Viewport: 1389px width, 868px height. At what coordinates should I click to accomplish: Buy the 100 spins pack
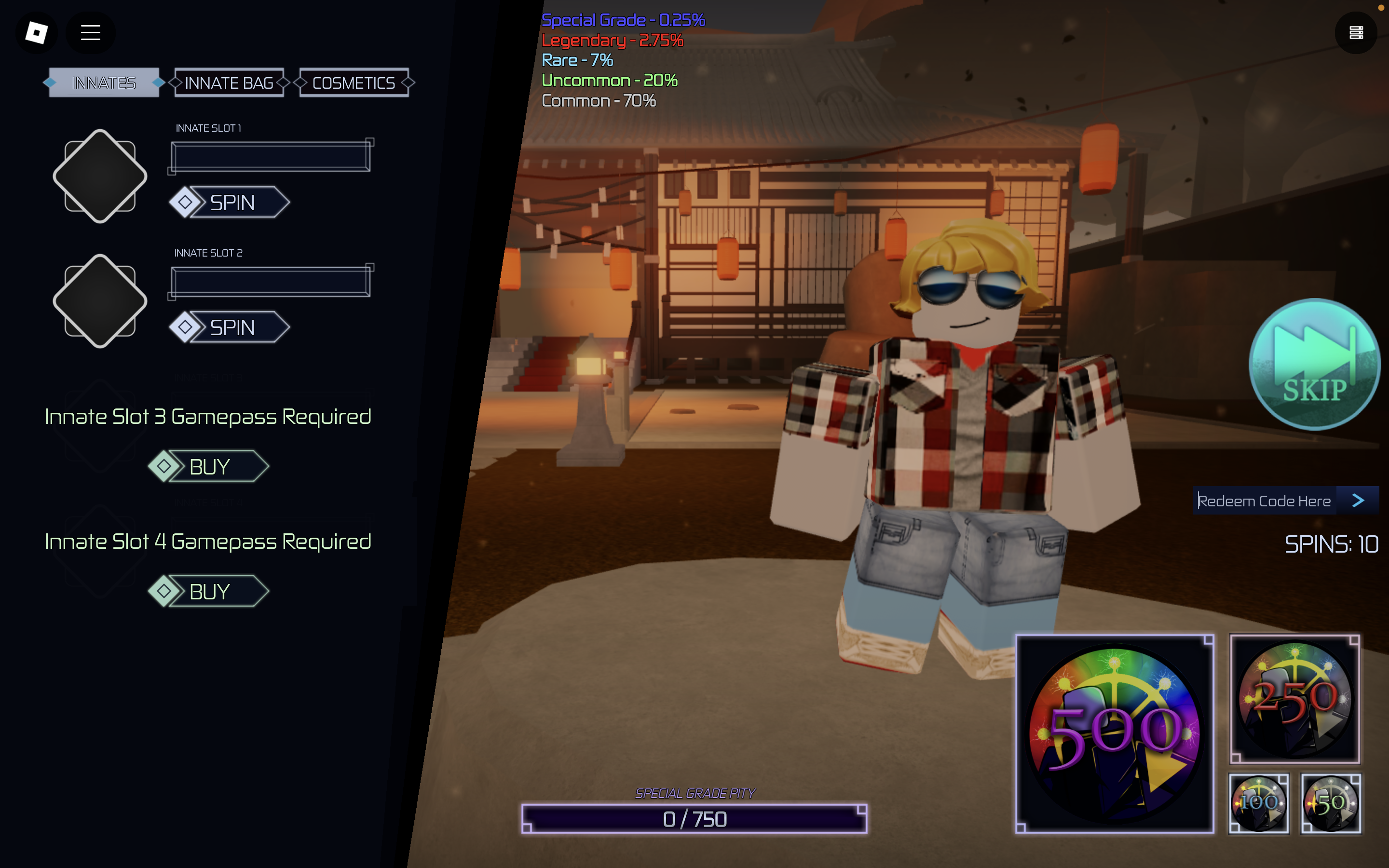(1259, 802)
